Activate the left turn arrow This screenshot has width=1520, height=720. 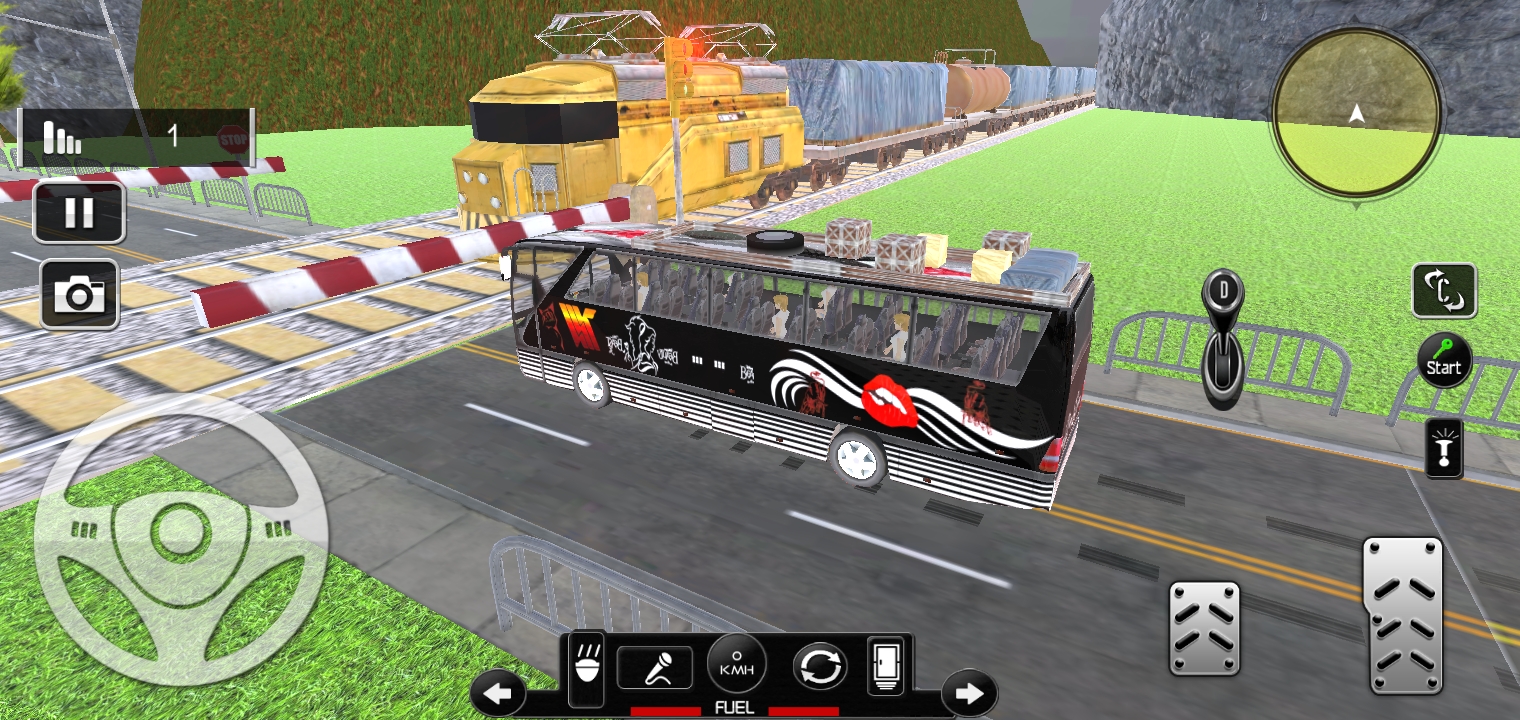tap(498, 692)
